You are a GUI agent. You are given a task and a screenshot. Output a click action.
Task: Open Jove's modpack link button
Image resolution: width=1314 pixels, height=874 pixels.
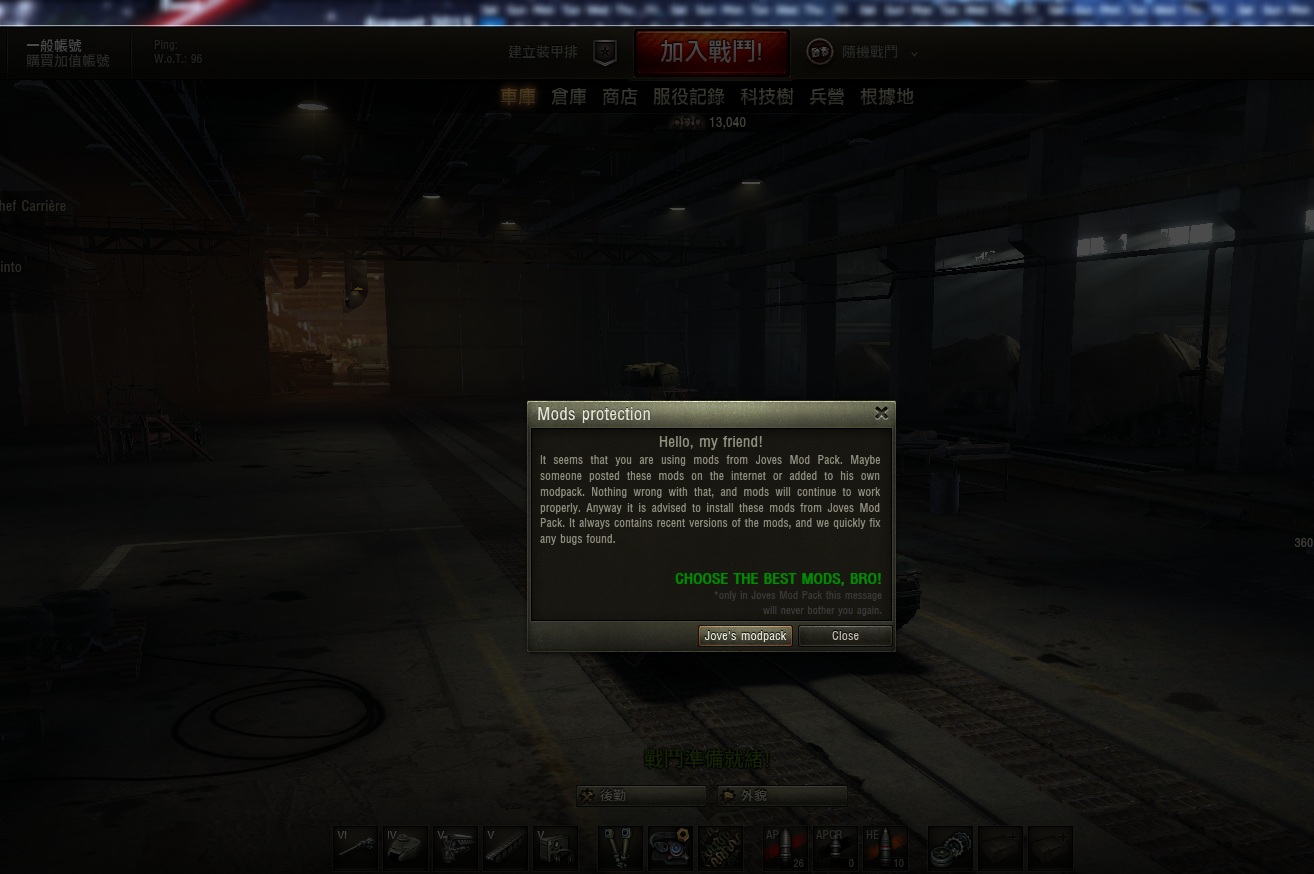745,636
